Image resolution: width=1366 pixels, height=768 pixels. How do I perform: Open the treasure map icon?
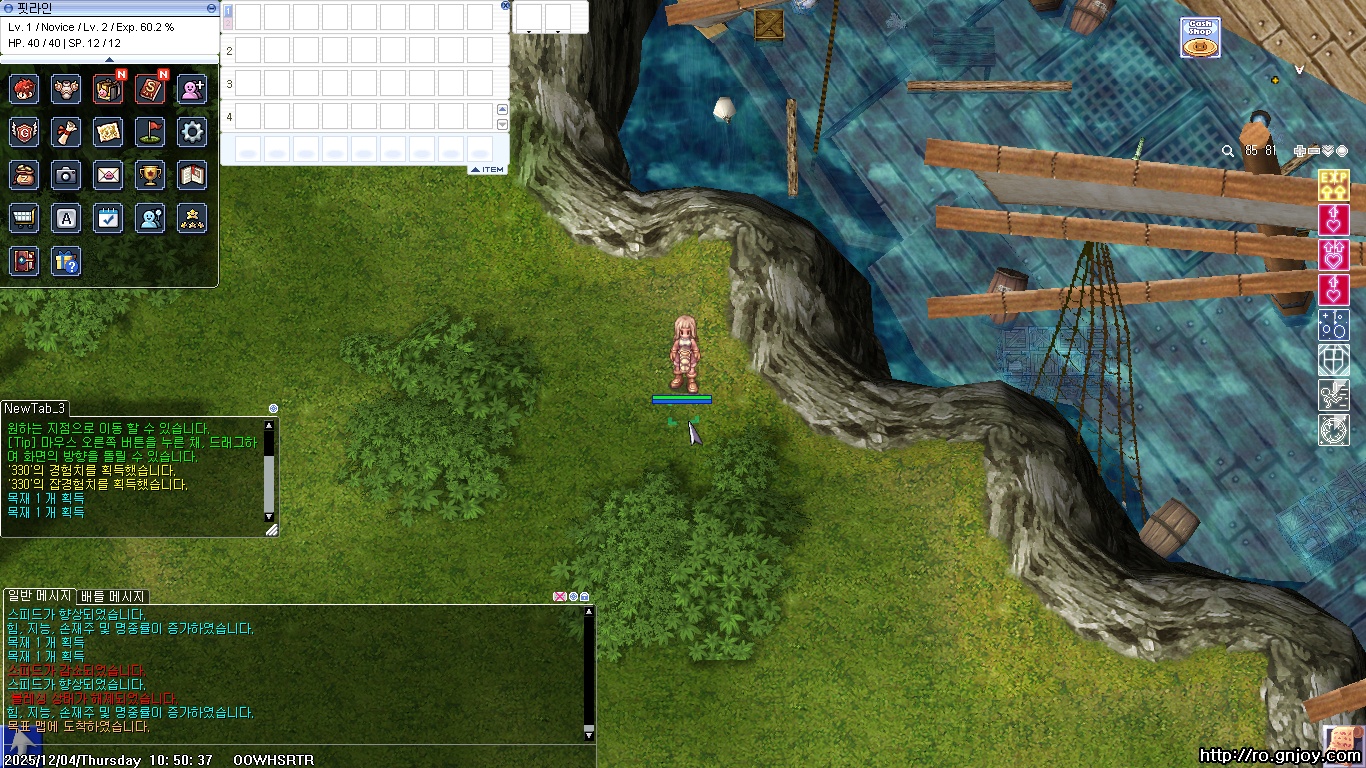tap(108, 132)
